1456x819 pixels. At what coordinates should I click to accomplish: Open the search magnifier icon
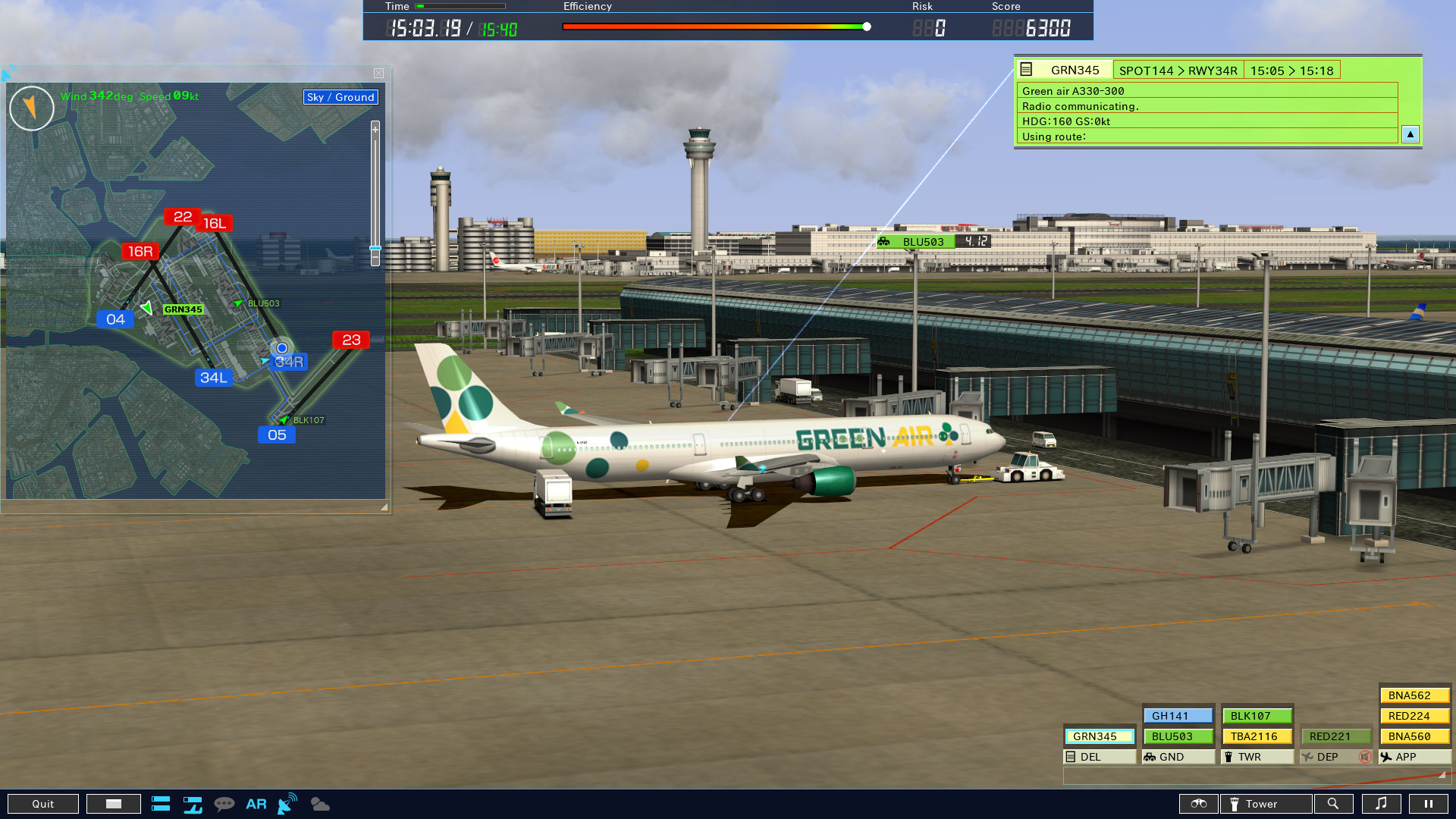point(1334,804)
